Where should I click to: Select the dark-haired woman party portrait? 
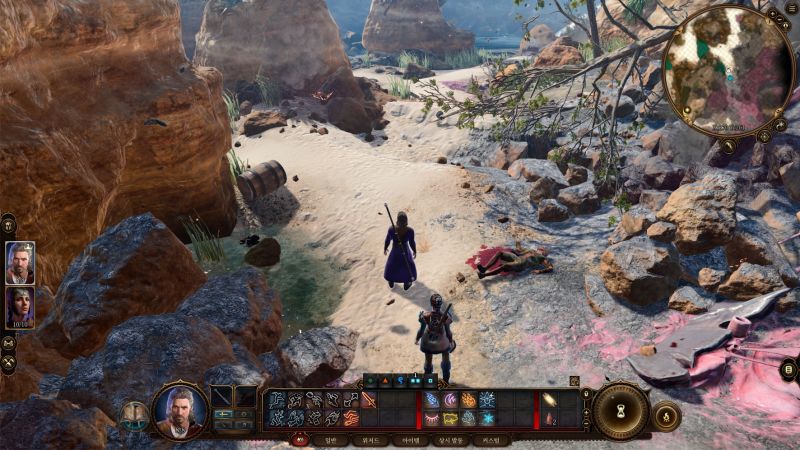[x=20, y=307]
